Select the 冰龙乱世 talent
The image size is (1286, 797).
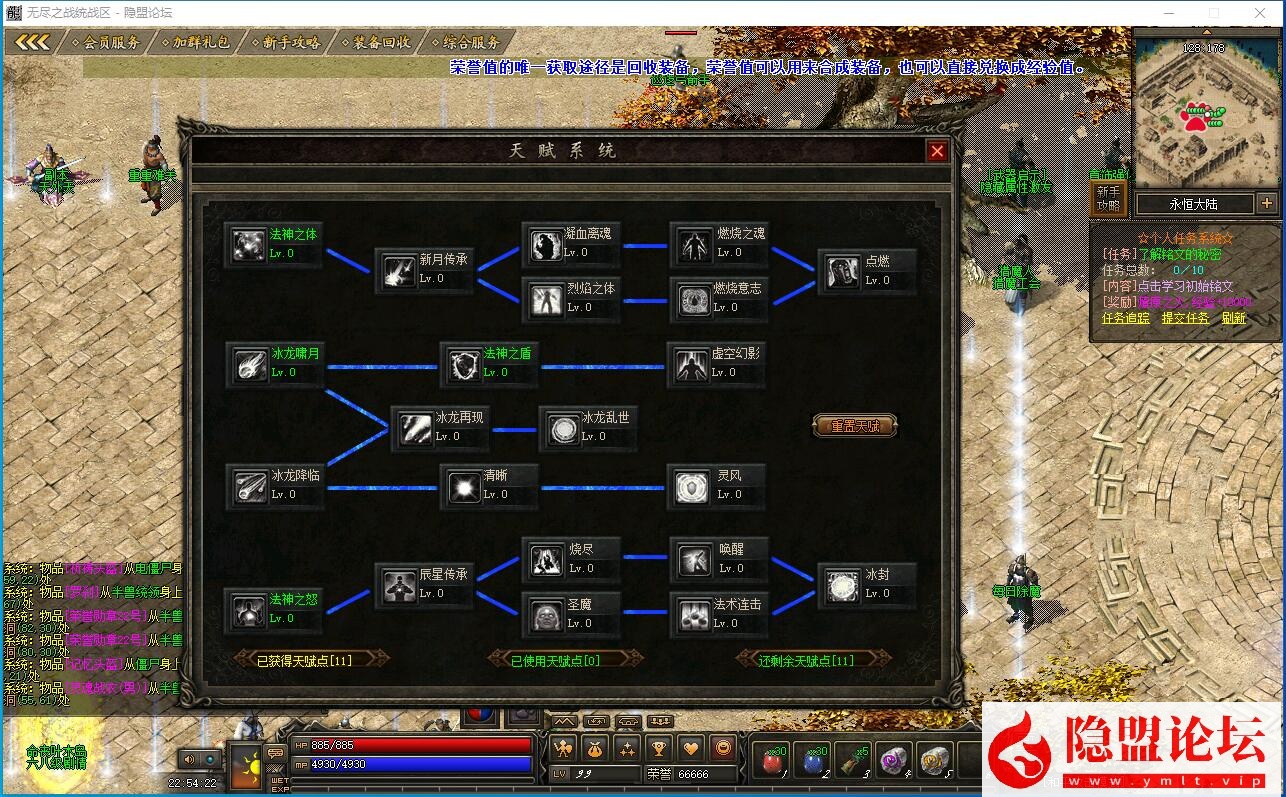click(x=562, y=427)
